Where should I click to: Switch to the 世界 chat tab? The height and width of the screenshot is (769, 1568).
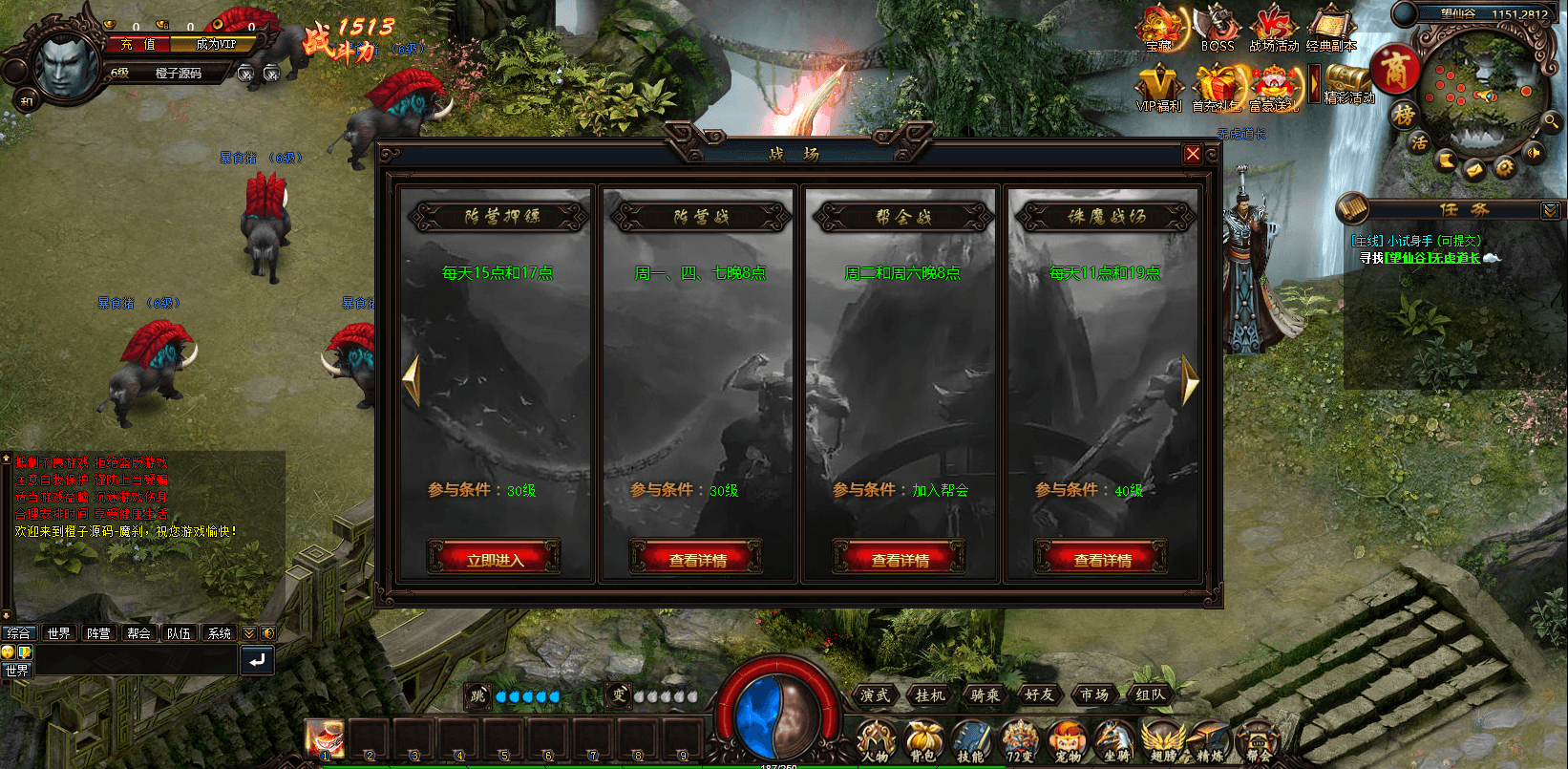pos(58,632)
